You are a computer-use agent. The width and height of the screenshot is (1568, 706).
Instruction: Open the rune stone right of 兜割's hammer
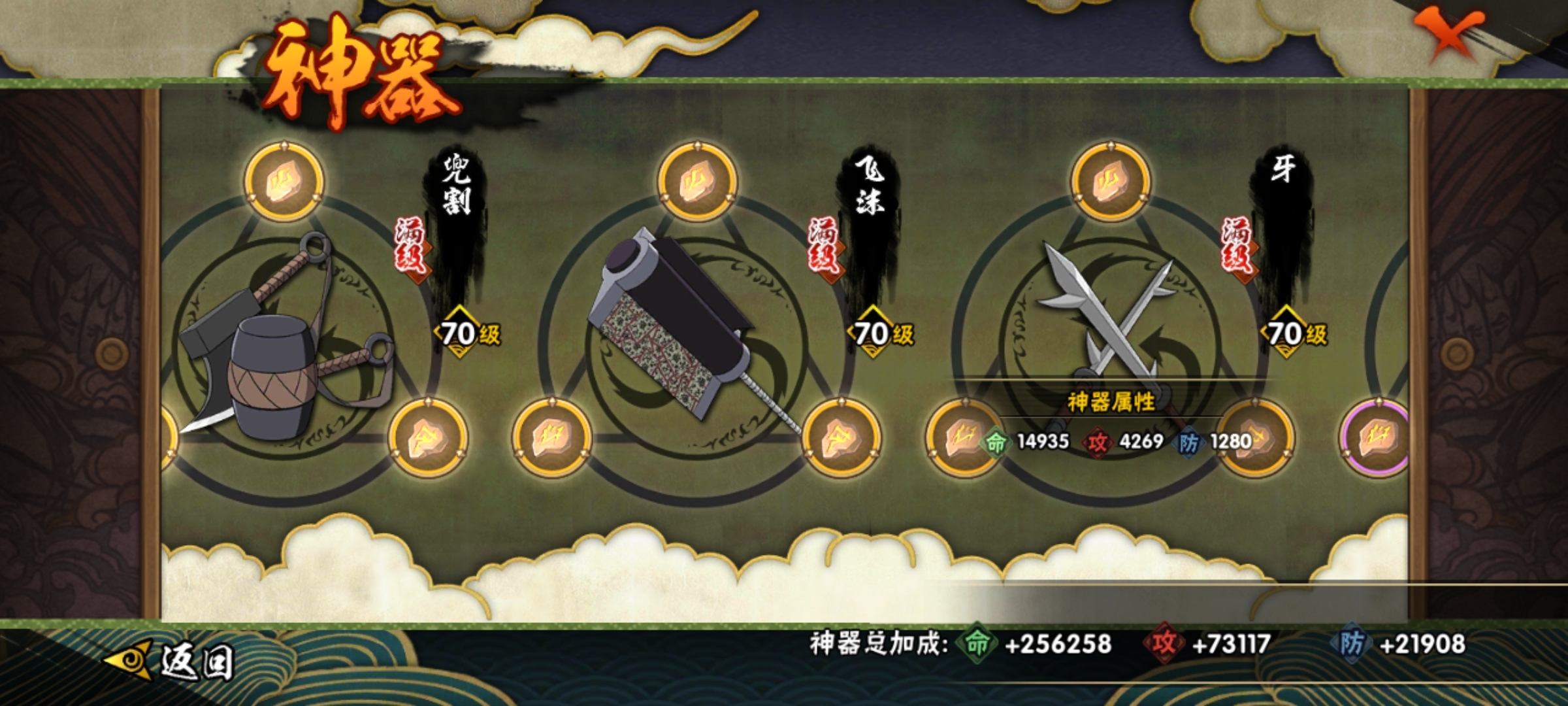click(428, 438)
